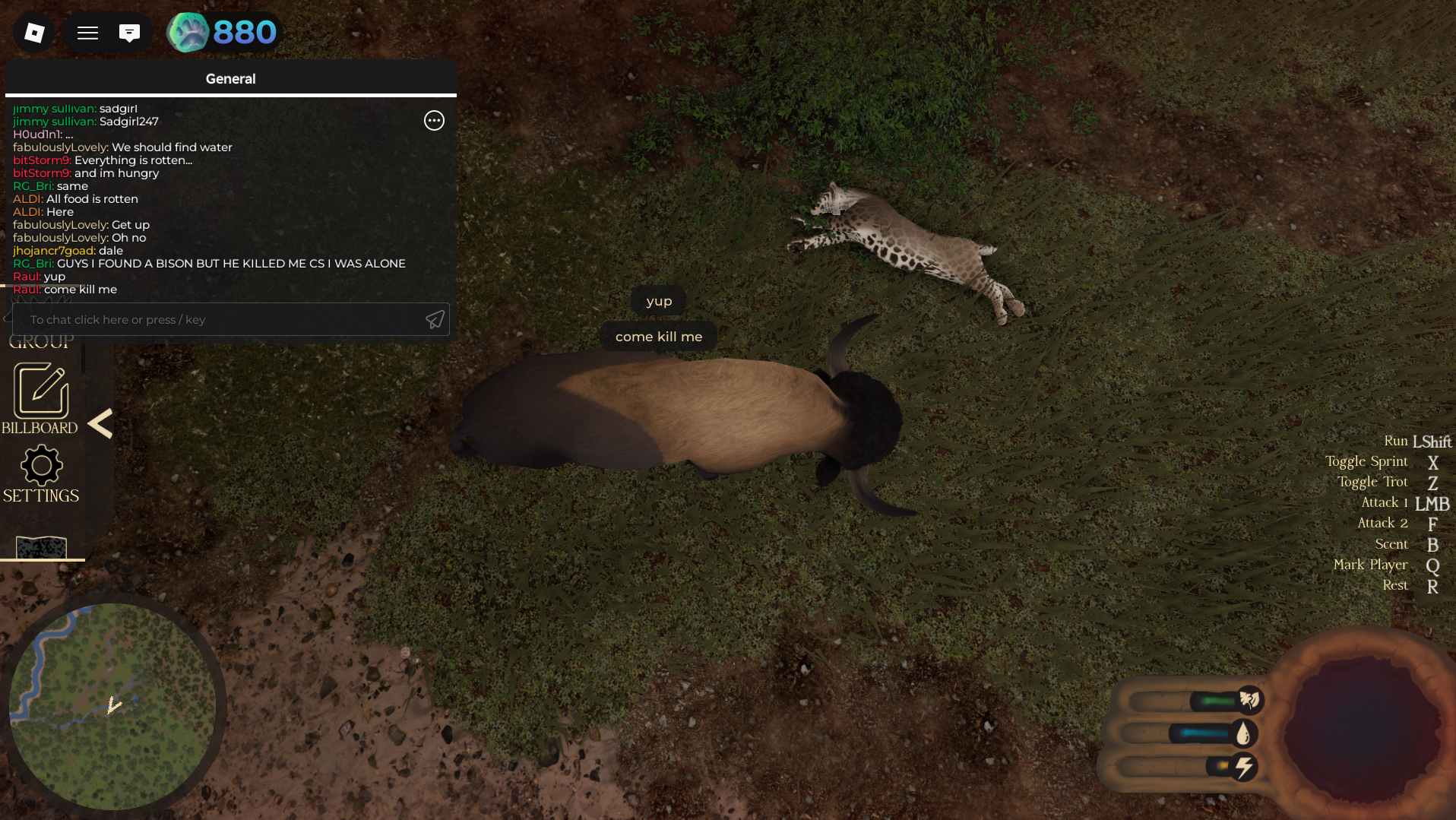Click the circular minimap
The width and height of the screenshot is (1456, 820).
pos(112,707)
